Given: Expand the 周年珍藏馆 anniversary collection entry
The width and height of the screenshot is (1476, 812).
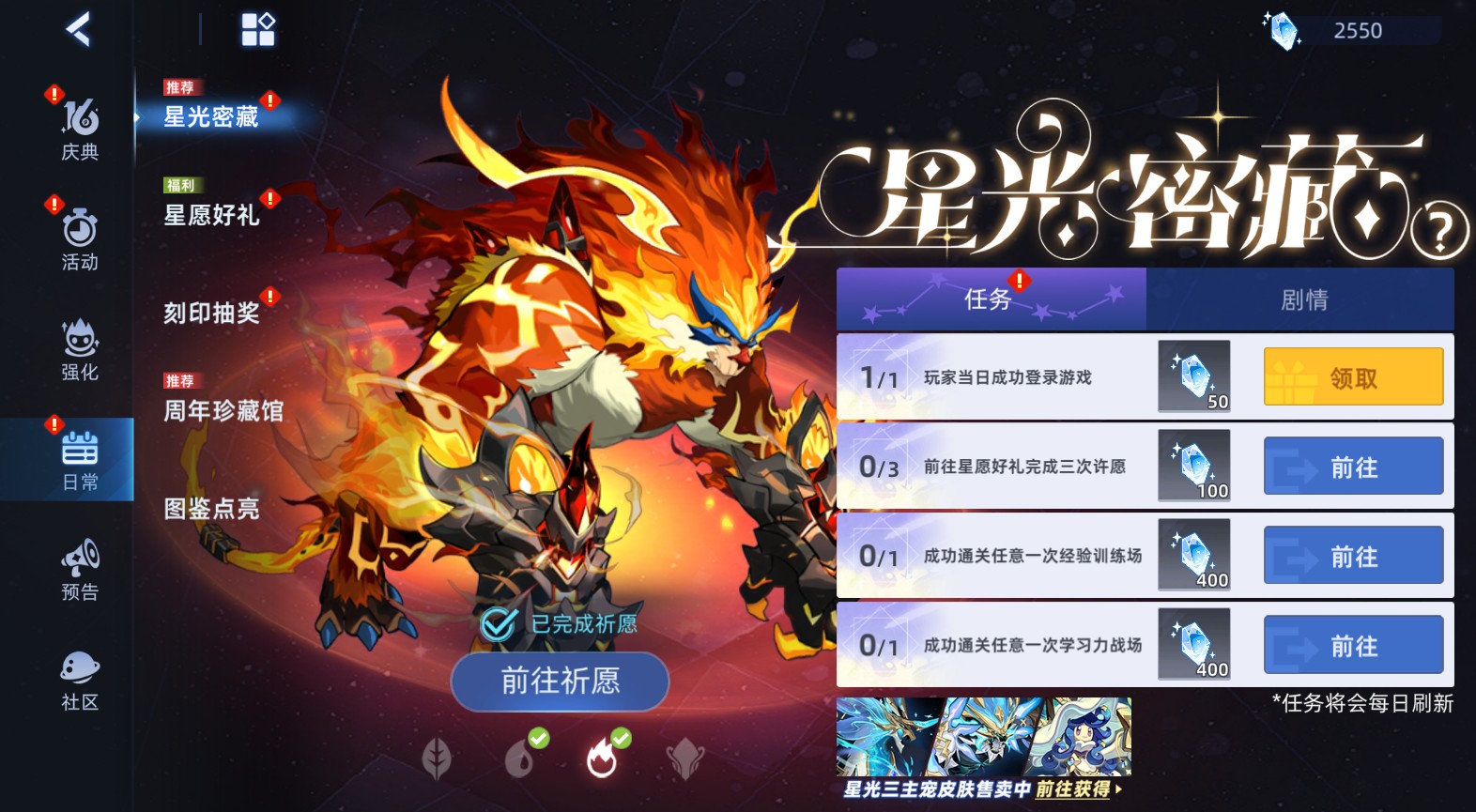Looking at the screenshot, I should point(223,411).
